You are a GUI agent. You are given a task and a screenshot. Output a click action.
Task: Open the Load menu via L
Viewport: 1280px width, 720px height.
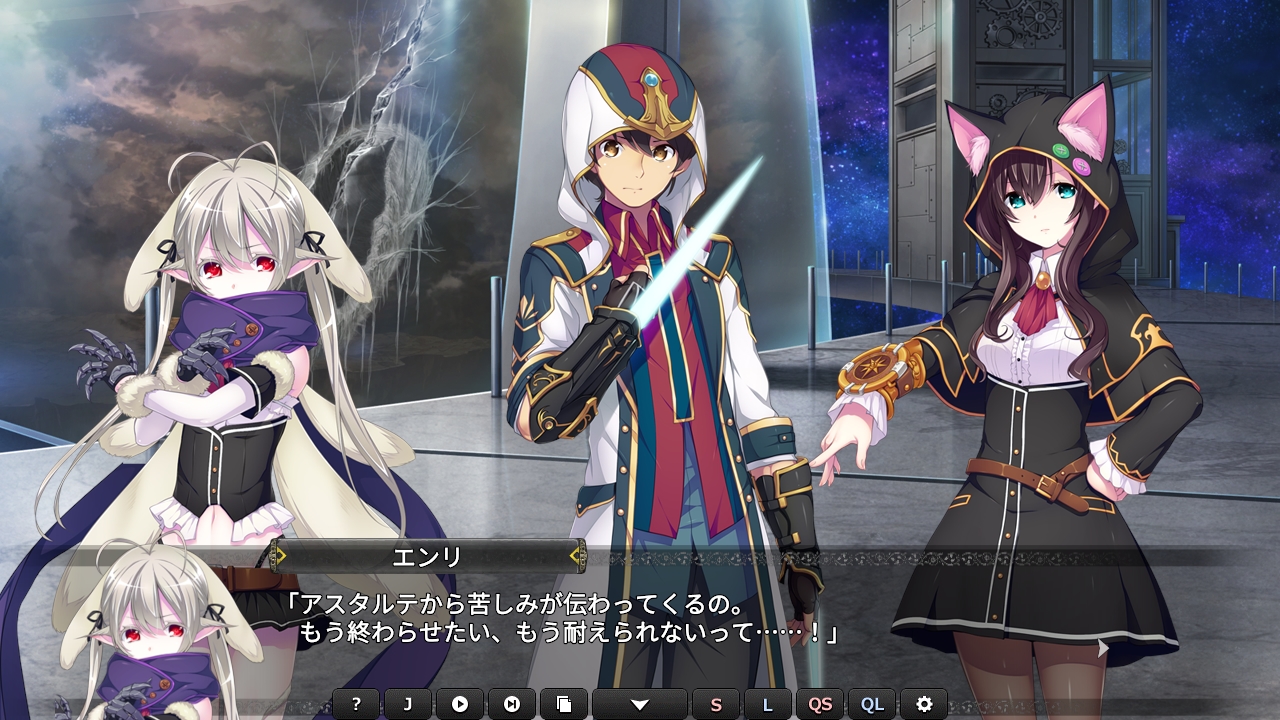pos(768,704)
